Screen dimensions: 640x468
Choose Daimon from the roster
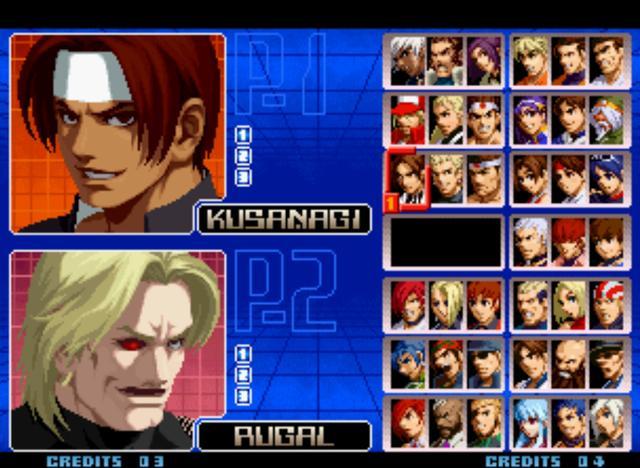[x=484, y=180]
